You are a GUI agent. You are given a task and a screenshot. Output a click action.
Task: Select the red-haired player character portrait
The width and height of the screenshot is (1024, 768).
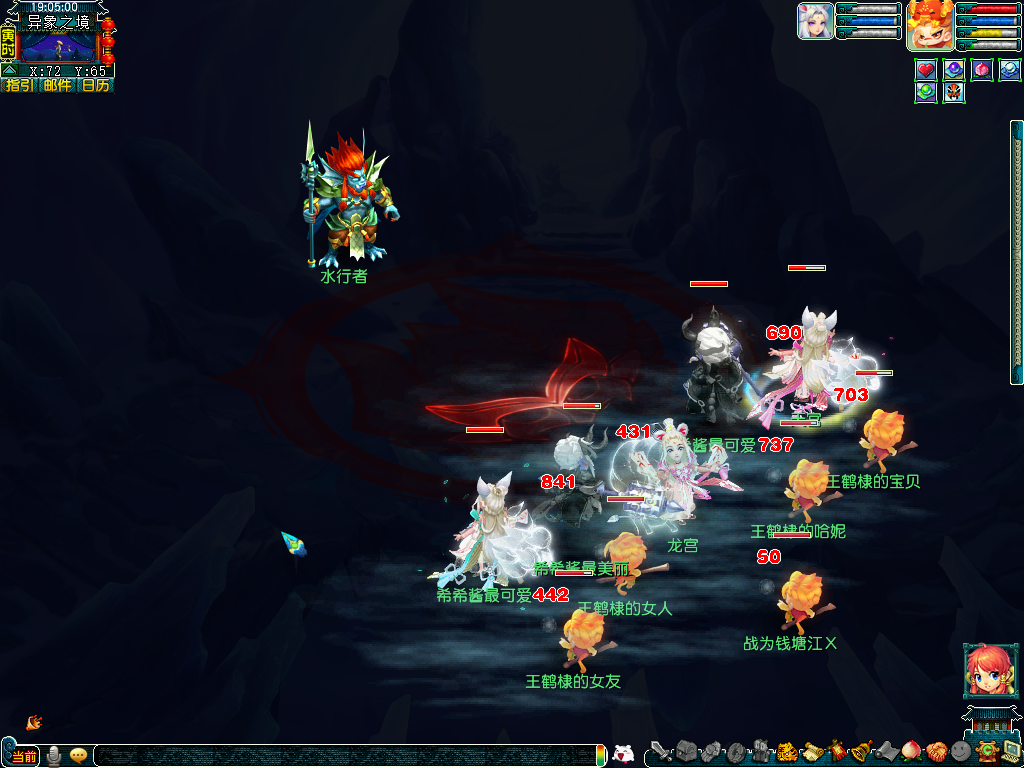click(x=929, y=25)
